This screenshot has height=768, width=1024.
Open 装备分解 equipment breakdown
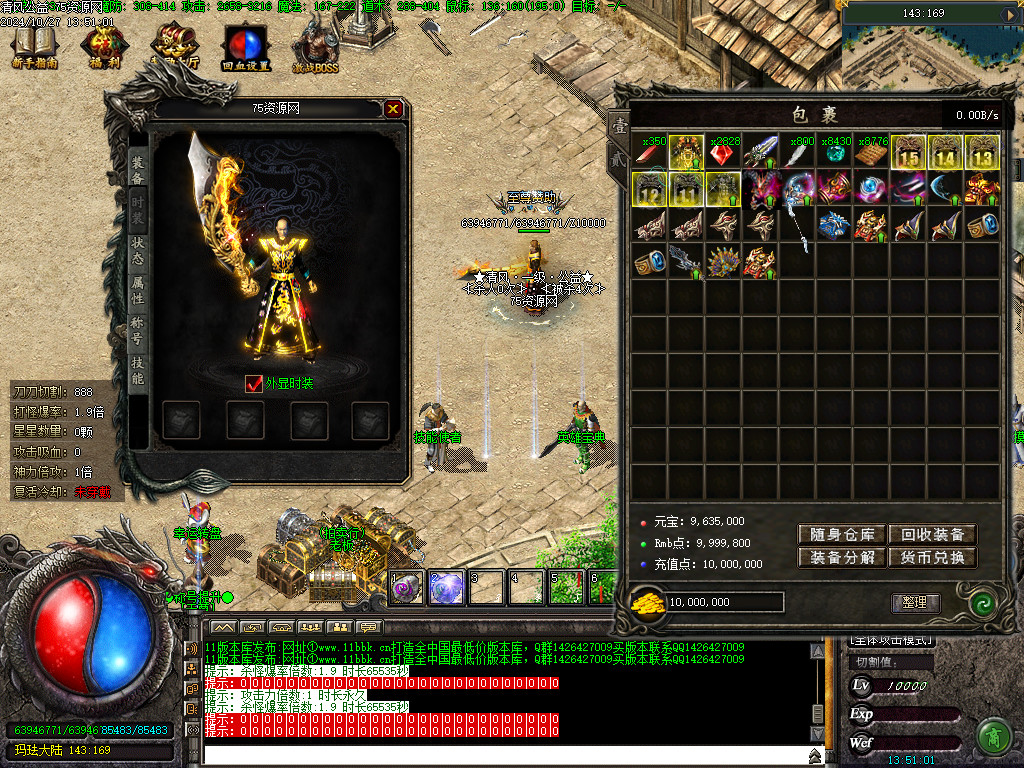point(841,558)
